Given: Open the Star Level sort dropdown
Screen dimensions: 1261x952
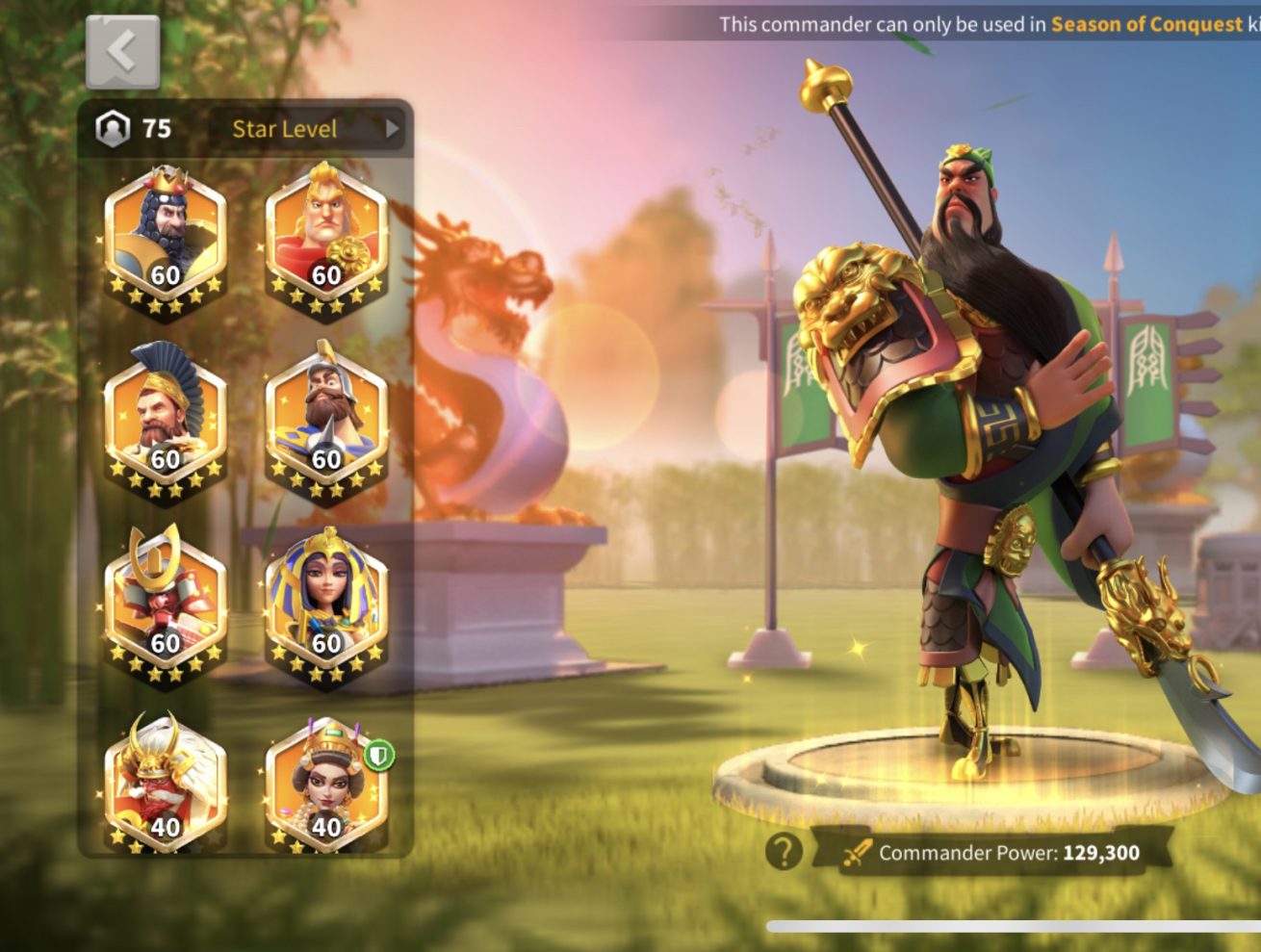Looking at the screenshot, I should (310, 129).
